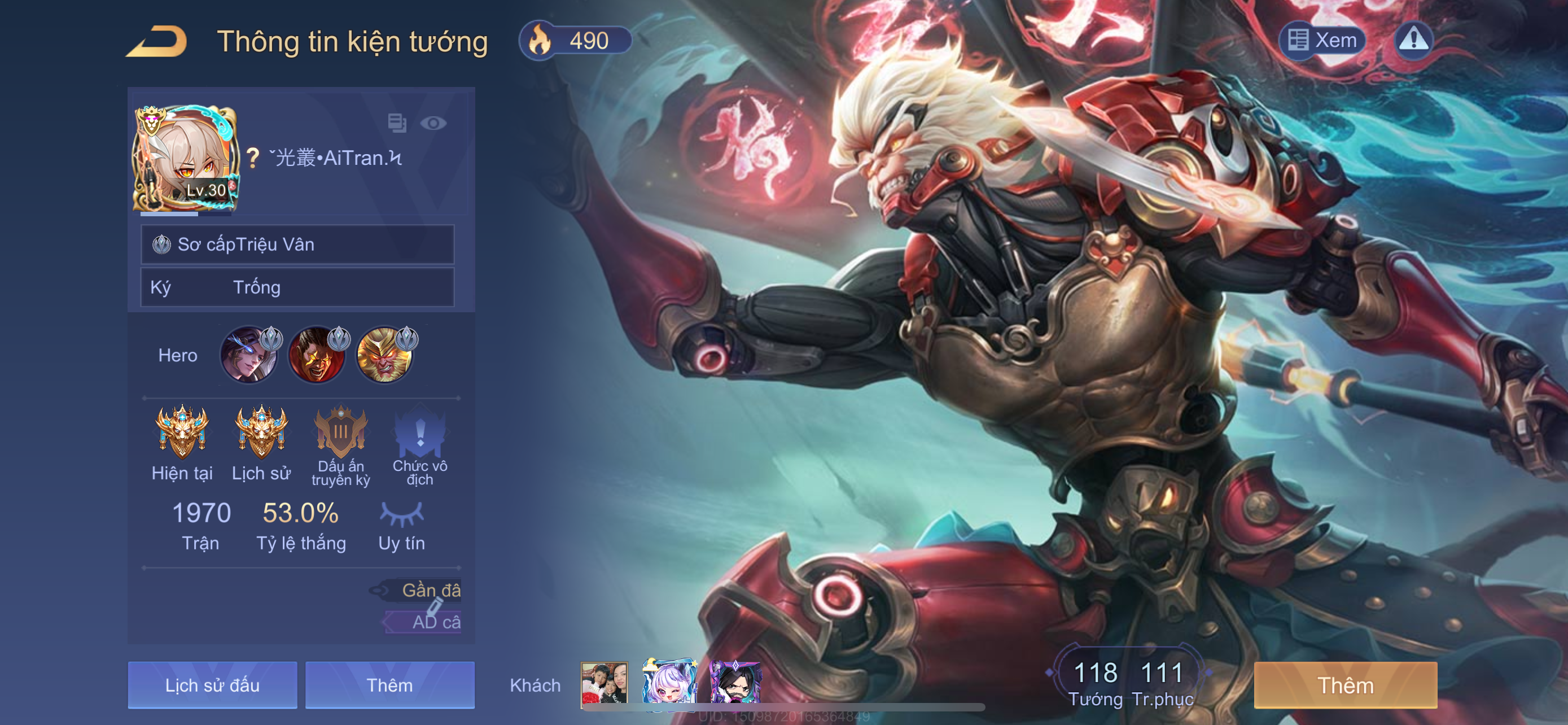
Task: Choose the red-faced hero icon
Action: point(317,356)
